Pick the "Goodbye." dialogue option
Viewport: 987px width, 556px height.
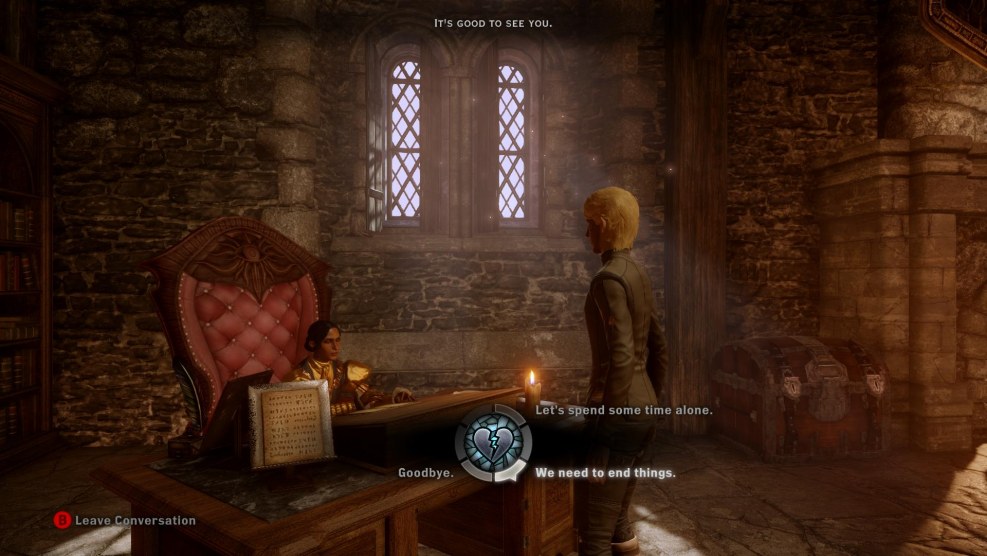click(426, 473)
